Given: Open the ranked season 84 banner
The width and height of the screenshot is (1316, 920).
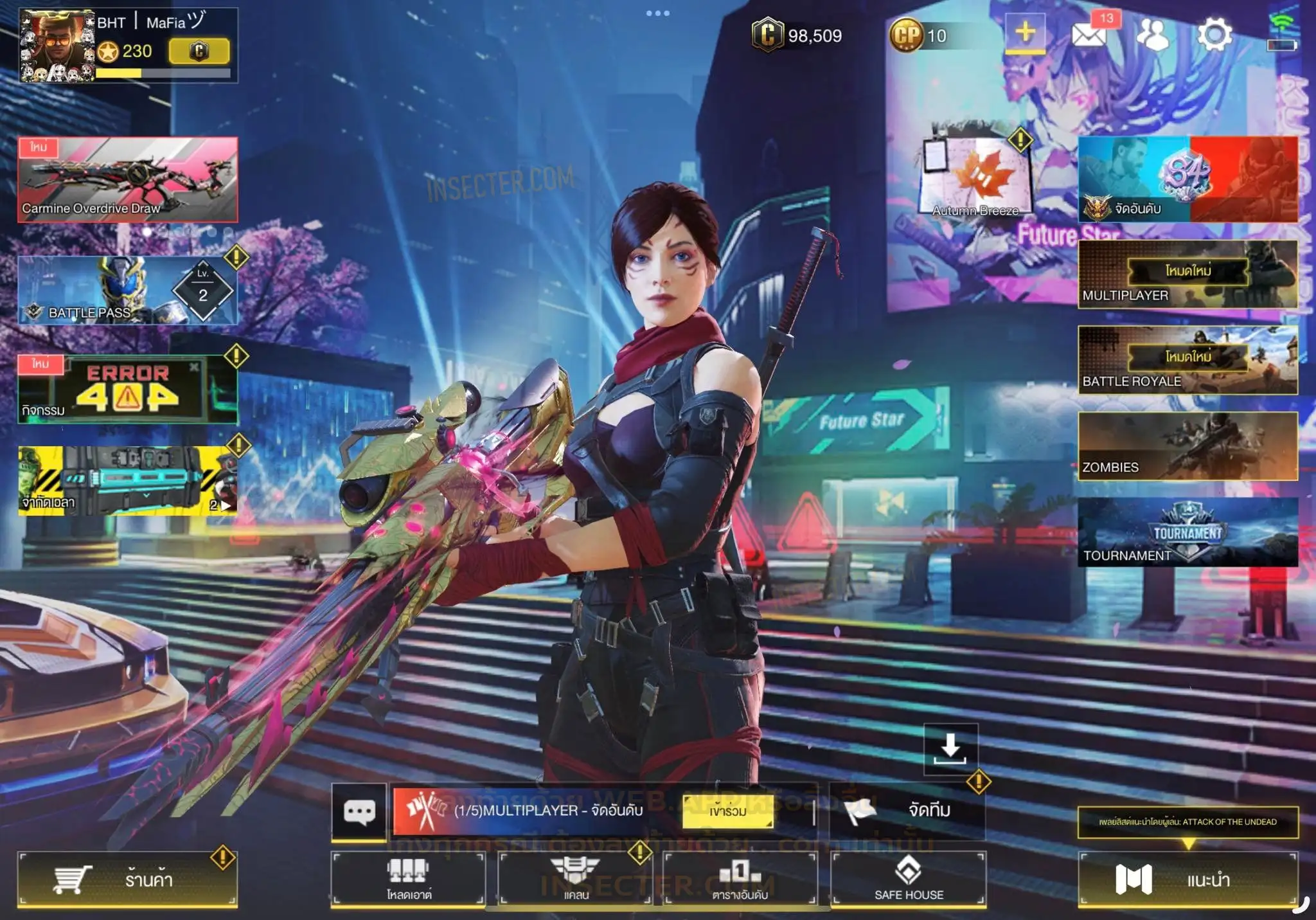Looking at the screenshot, I should tap(1187, 179).
